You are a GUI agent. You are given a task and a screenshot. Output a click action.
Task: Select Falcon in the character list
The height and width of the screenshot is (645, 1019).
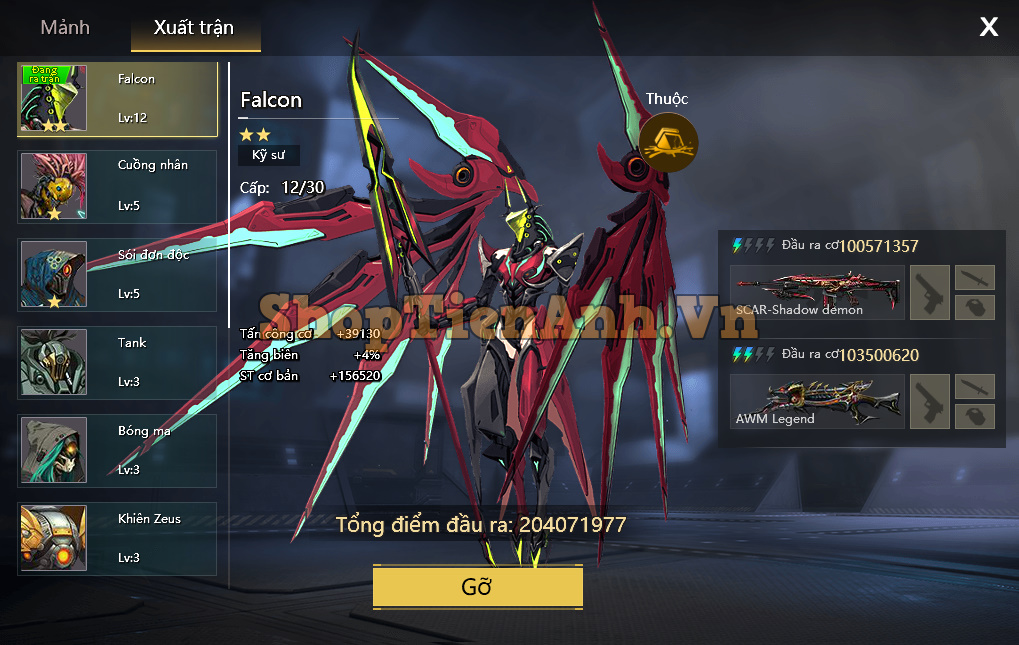[x=118, y=99]
